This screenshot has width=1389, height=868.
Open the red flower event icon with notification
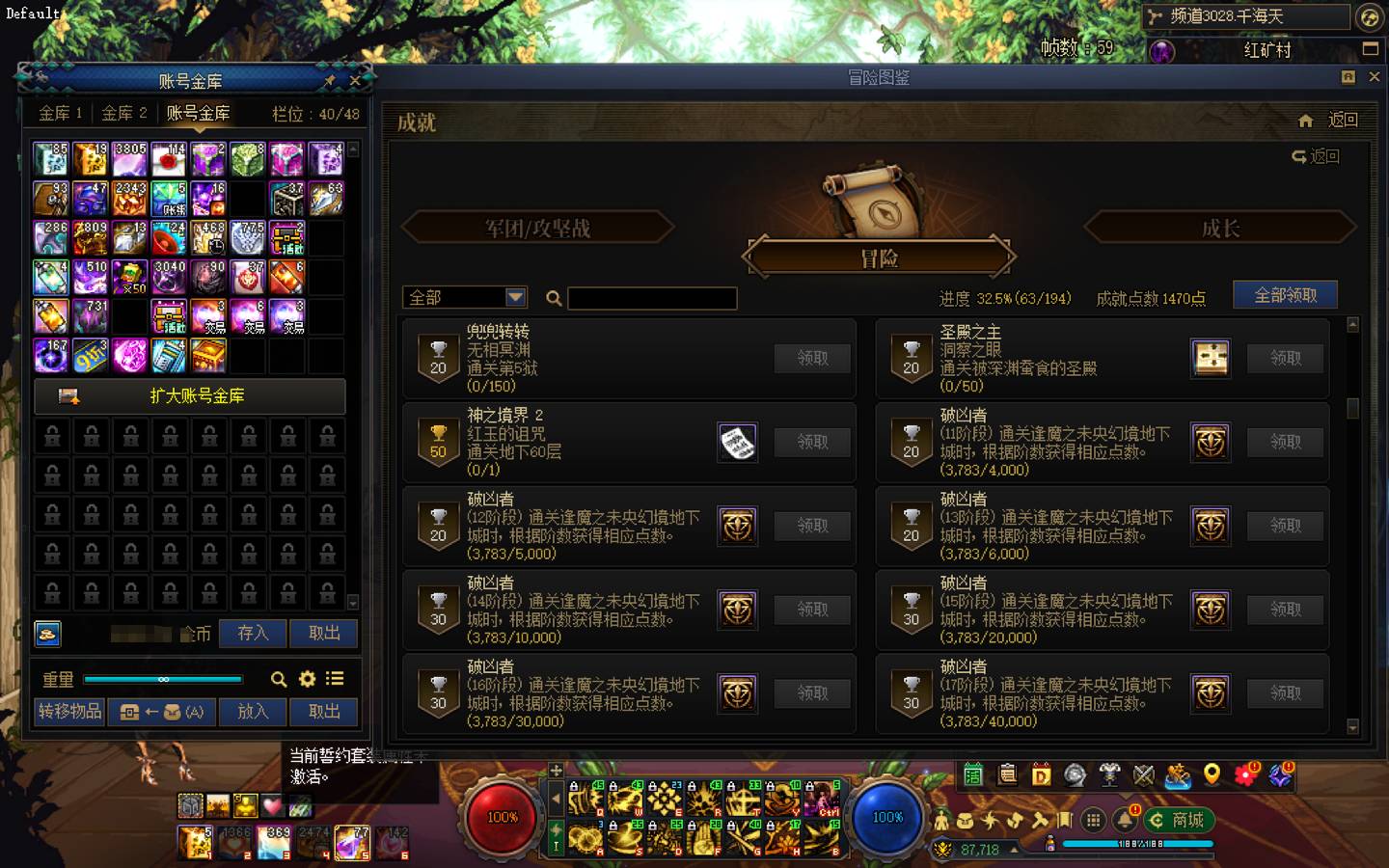click(x=1245, y=774)
